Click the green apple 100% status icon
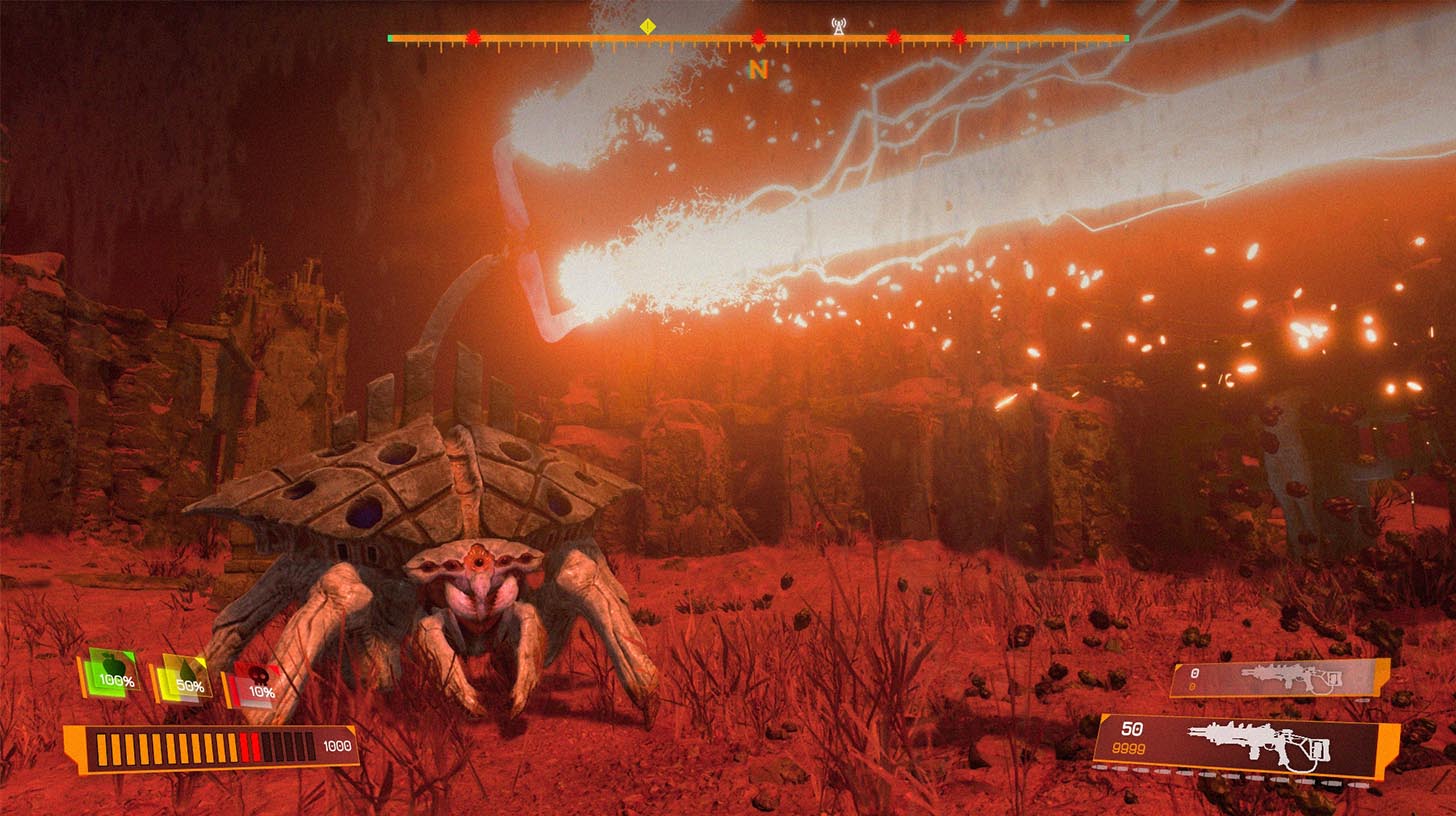Image resolution: width=1456 pixels, height=816 pixels. [x=112, y=674]
